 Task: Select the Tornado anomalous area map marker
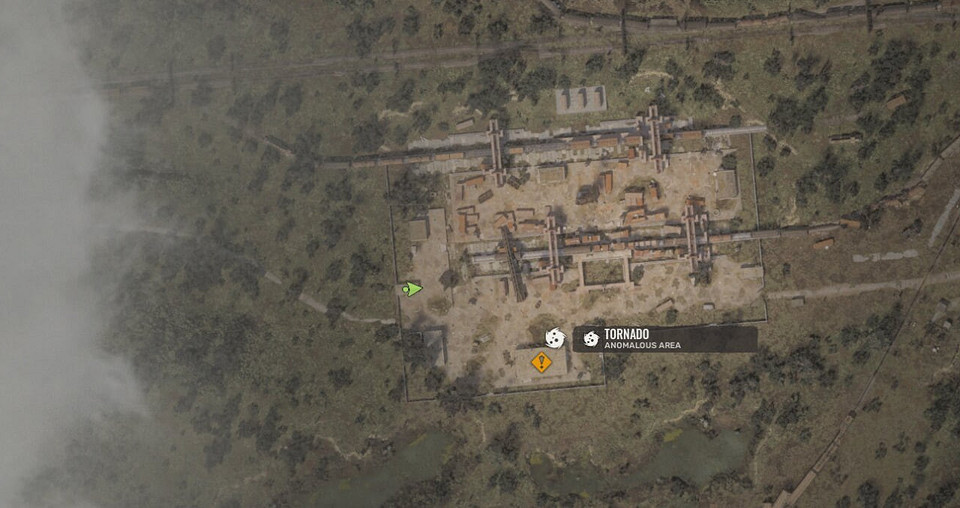click(x=554, y=338)
